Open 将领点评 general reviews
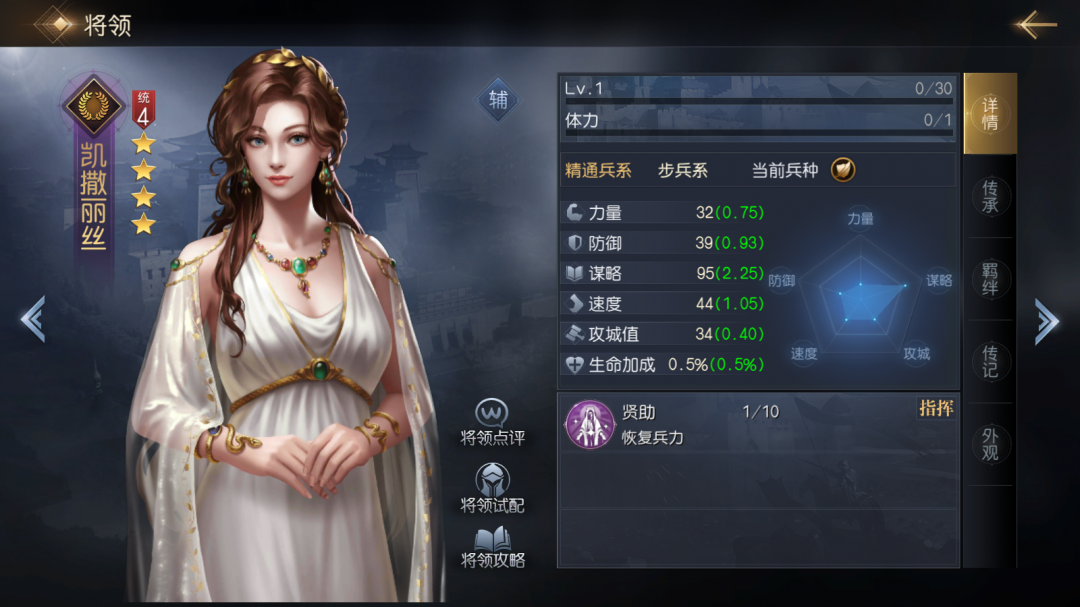1080x607 pixels. pos(492,424)
